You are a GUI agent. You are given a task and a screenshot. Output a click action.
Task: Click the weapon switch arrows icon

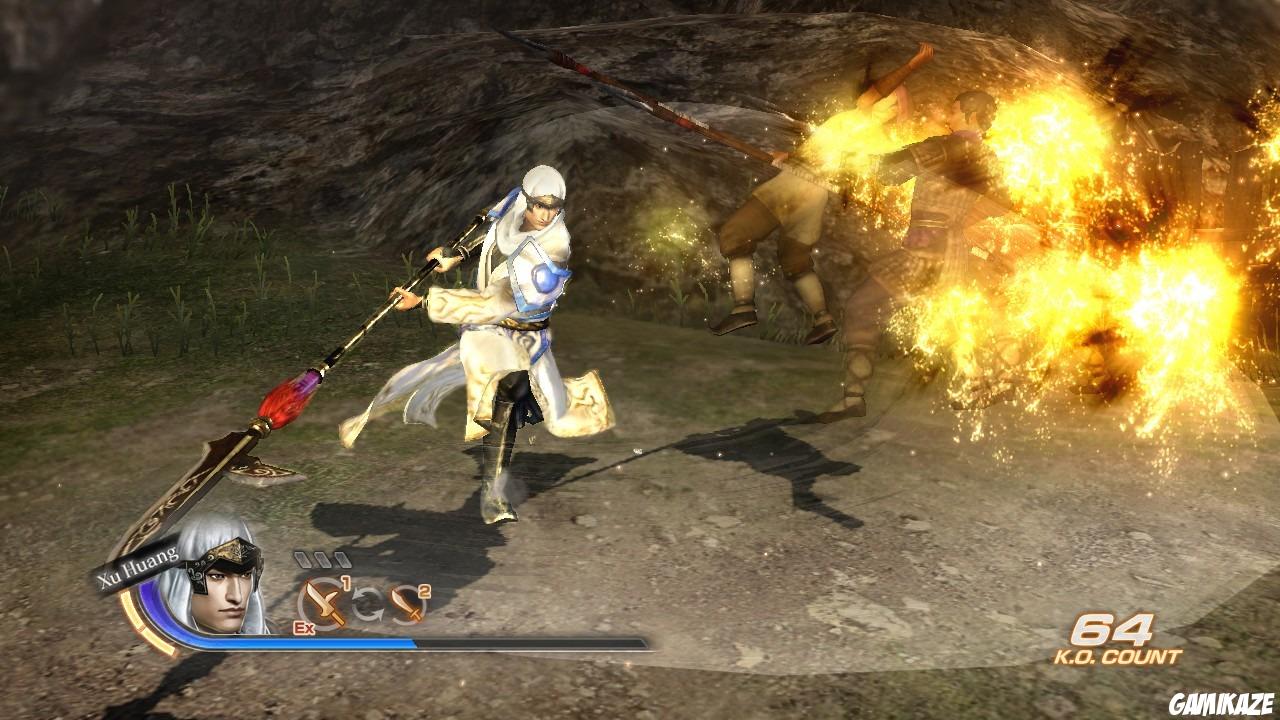[367, 602]
